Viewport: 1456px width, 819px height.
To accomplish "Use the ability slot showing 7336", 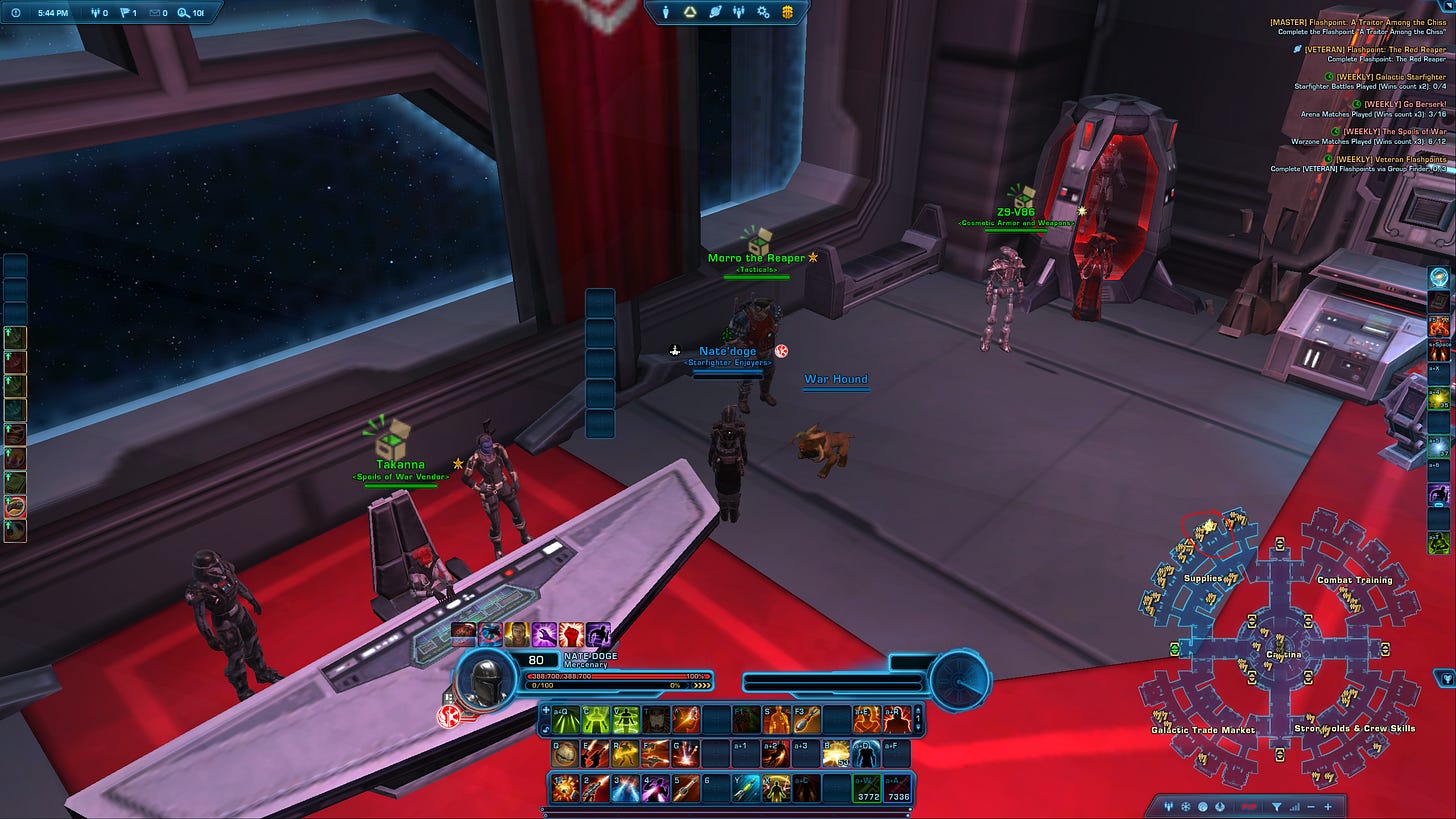I will pyautogui.click(x=897, y=789).
